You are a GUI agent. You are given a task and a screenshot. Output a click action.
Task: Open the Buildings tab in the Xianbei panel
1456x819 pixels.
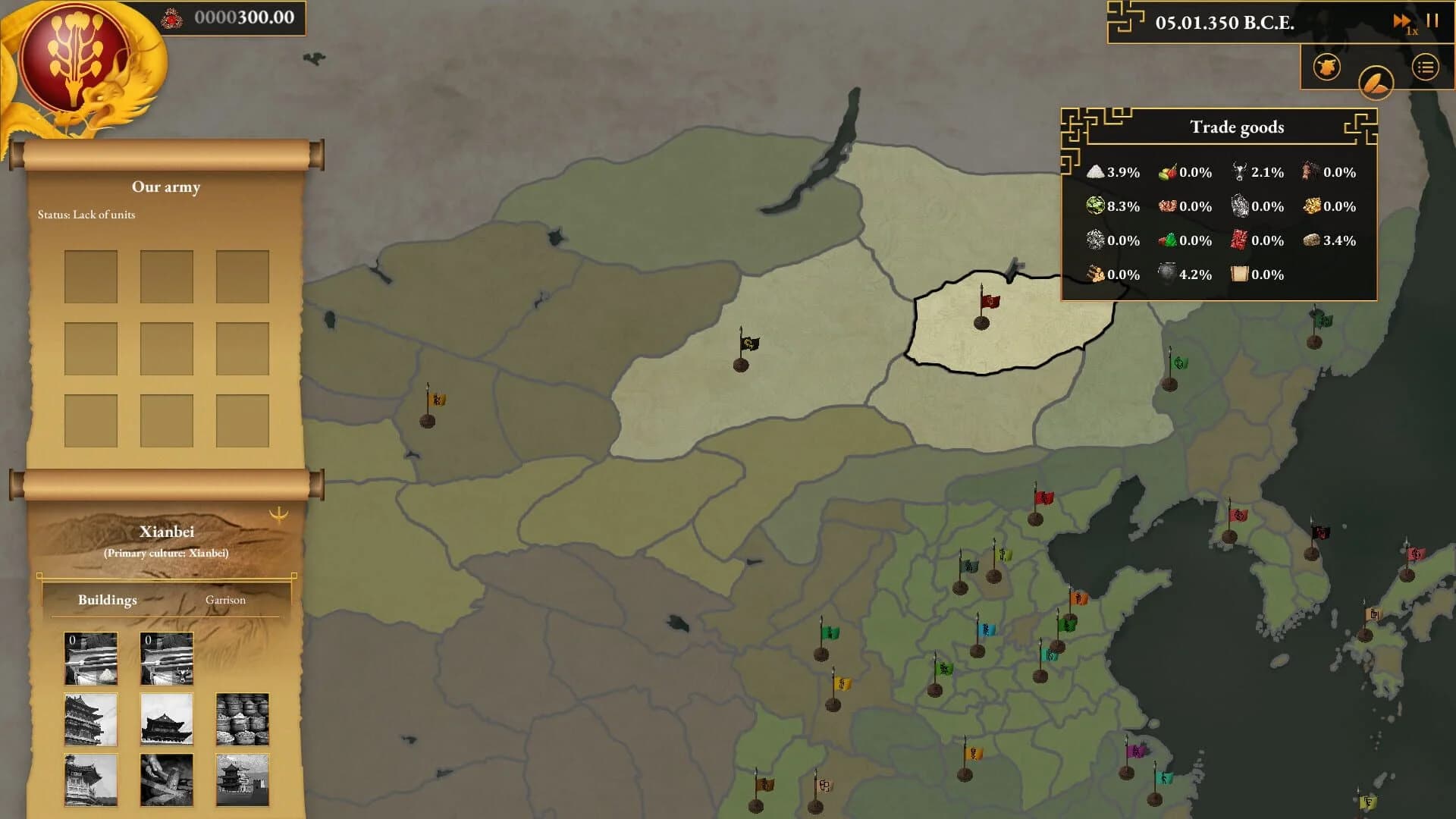(x=106, y=600)
